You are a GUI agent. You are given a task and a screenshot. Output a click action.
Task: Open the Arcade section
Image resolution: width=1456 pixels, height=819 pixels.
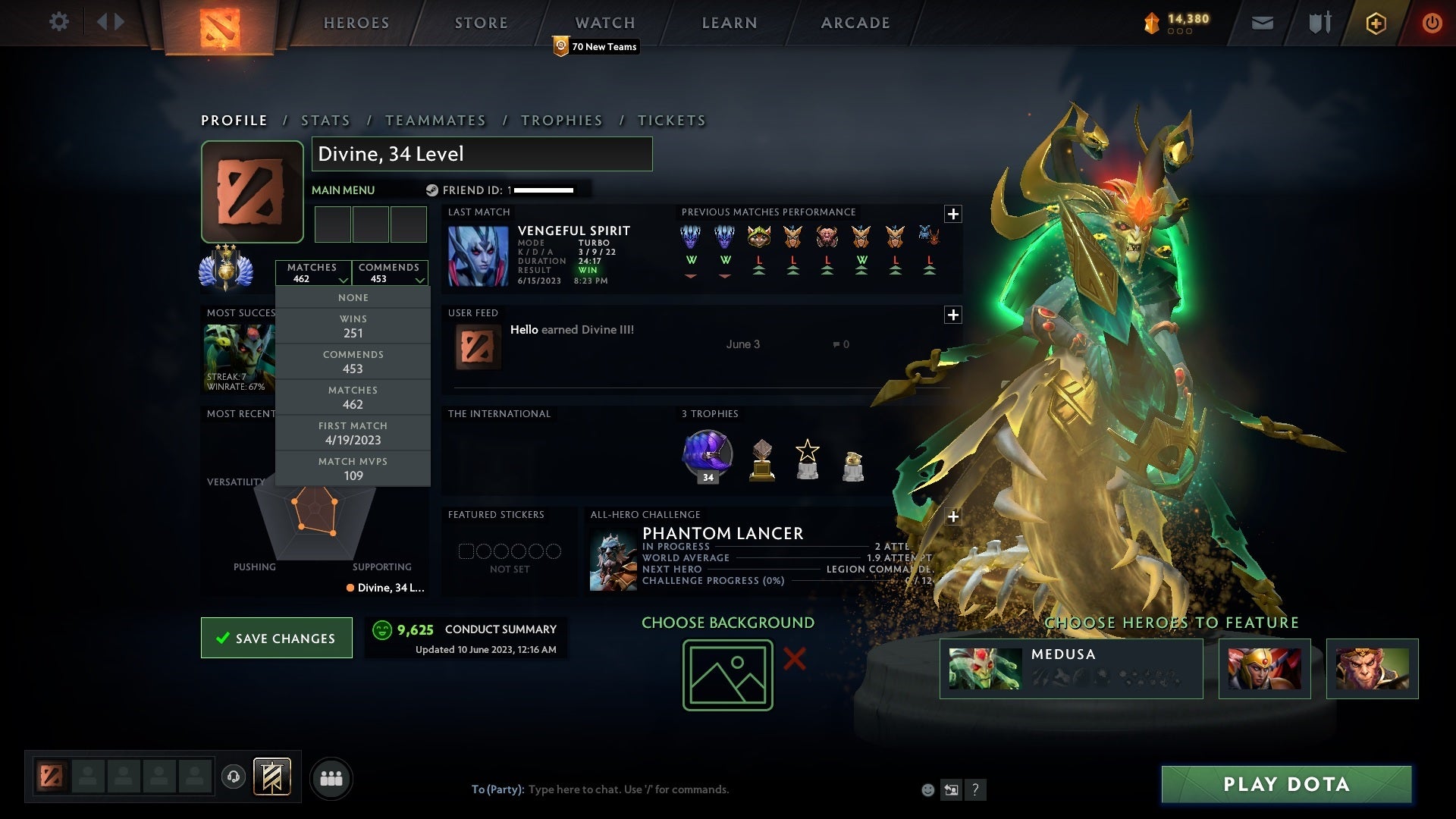[x=855, y=23]
